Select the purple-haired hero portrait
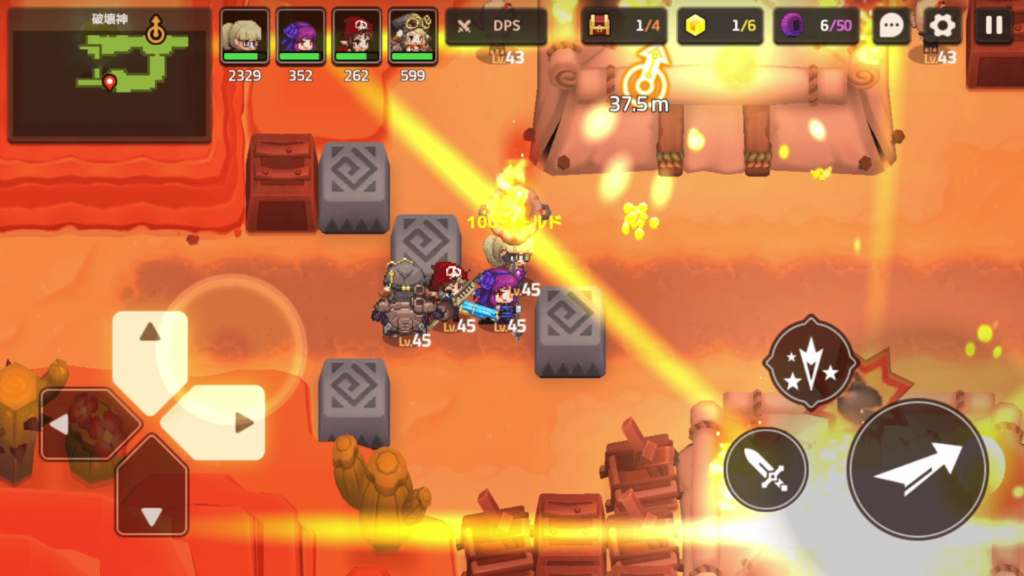 click(x=300, y=37)
